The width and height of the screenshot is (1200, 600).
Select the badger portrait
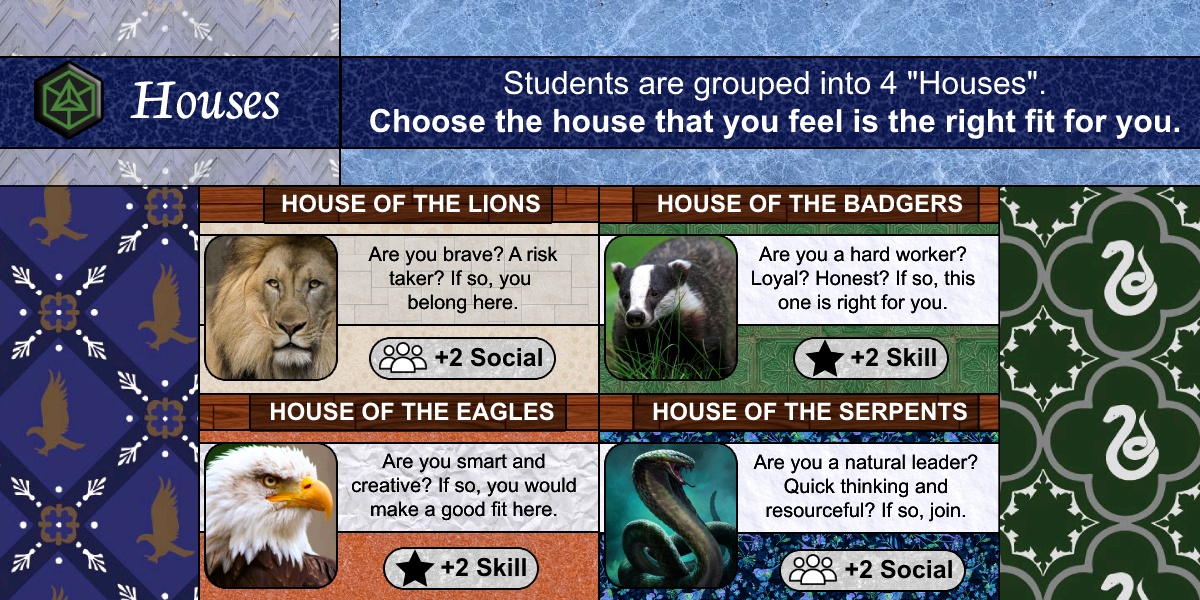pos(670,307)
